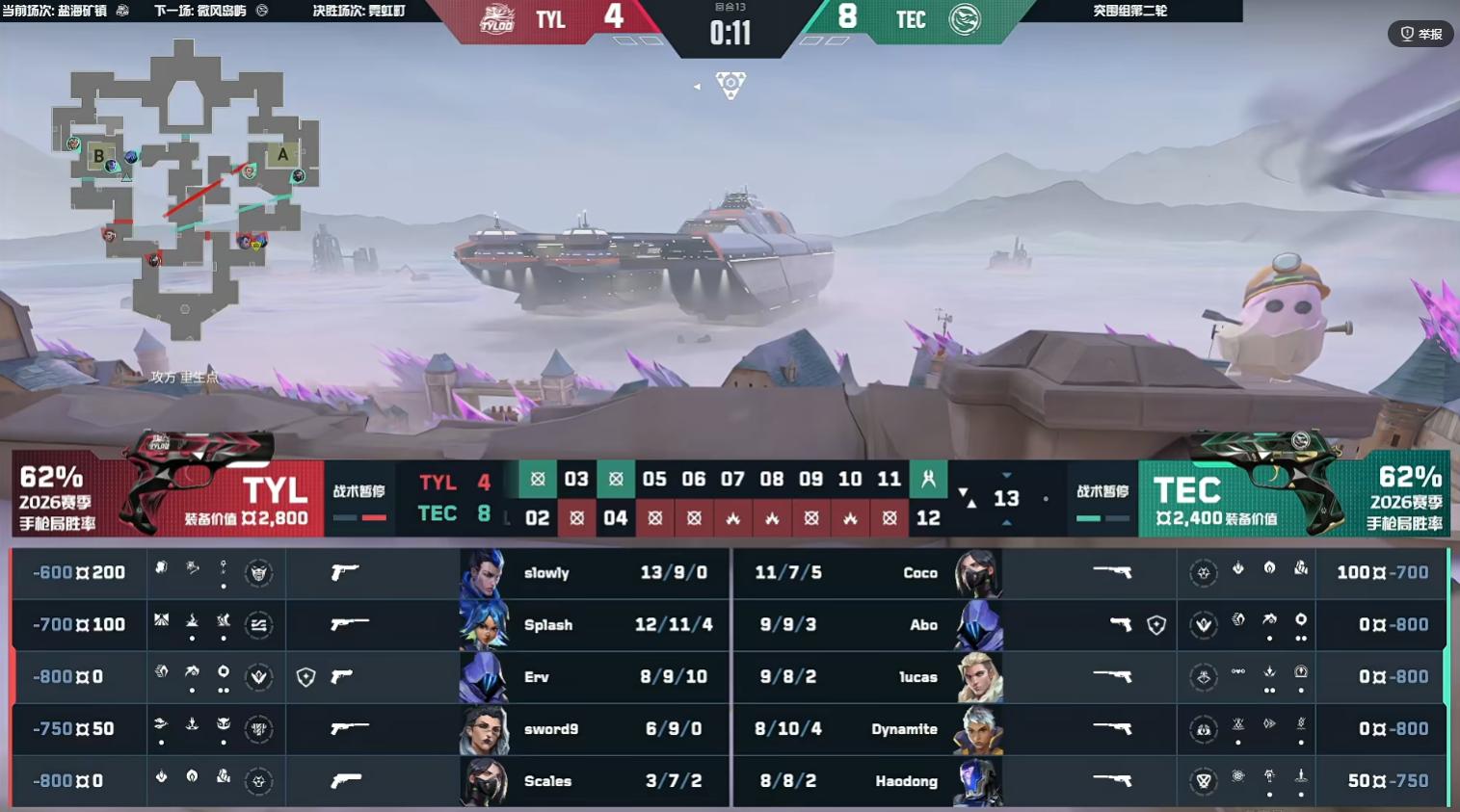Select the B site marker on minimap
The width and height of the screenshot is (1460, 812).
tap(98, 156)
